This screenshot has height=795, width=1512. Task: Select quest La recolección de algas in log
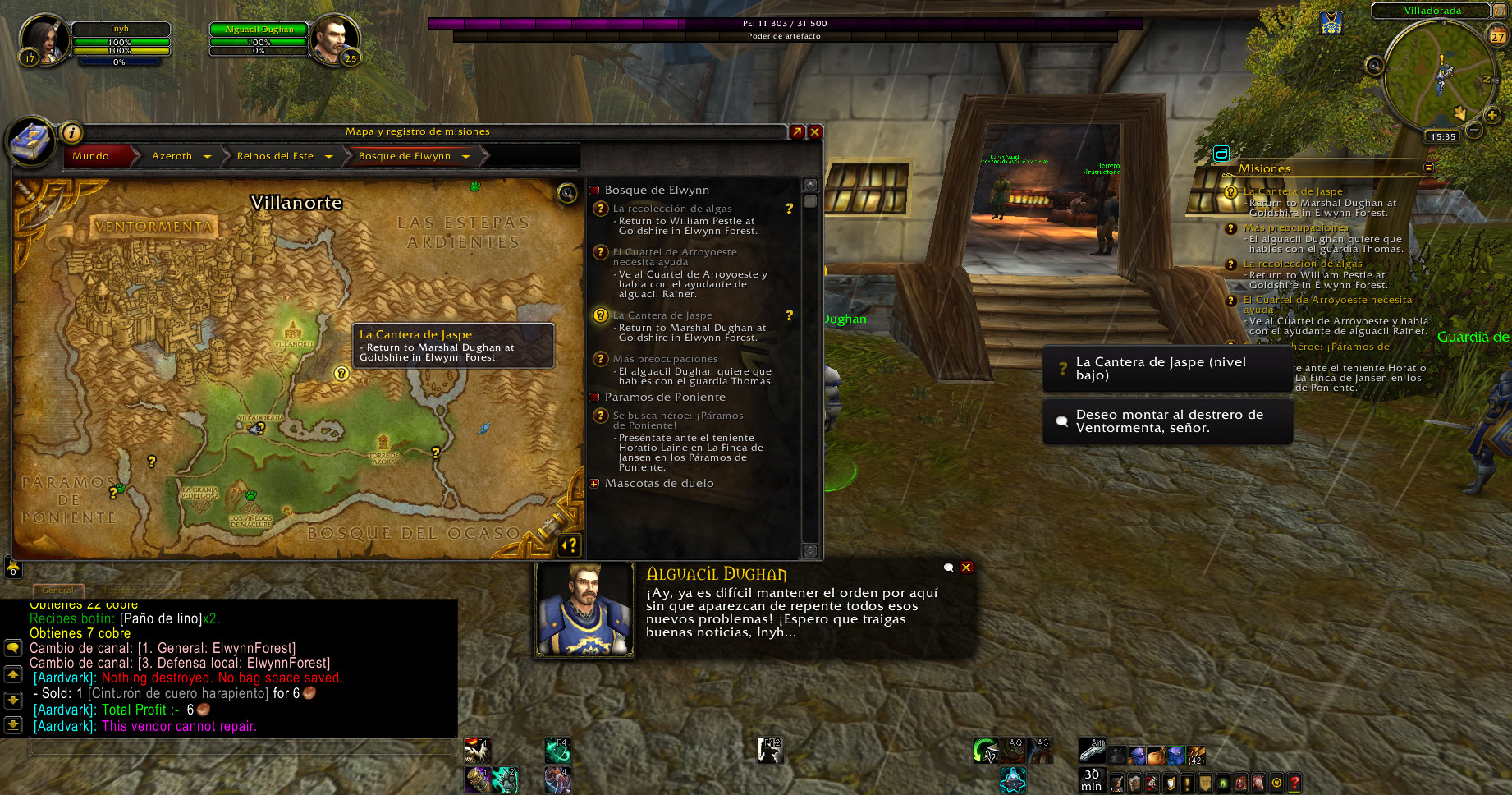tap(672, 209)
